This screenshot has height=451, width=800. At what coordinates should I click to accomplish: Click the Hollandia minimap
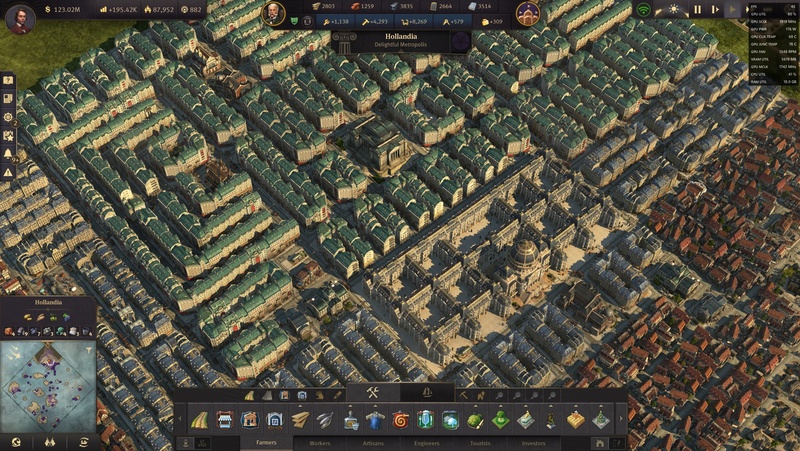tap(48, 385)
